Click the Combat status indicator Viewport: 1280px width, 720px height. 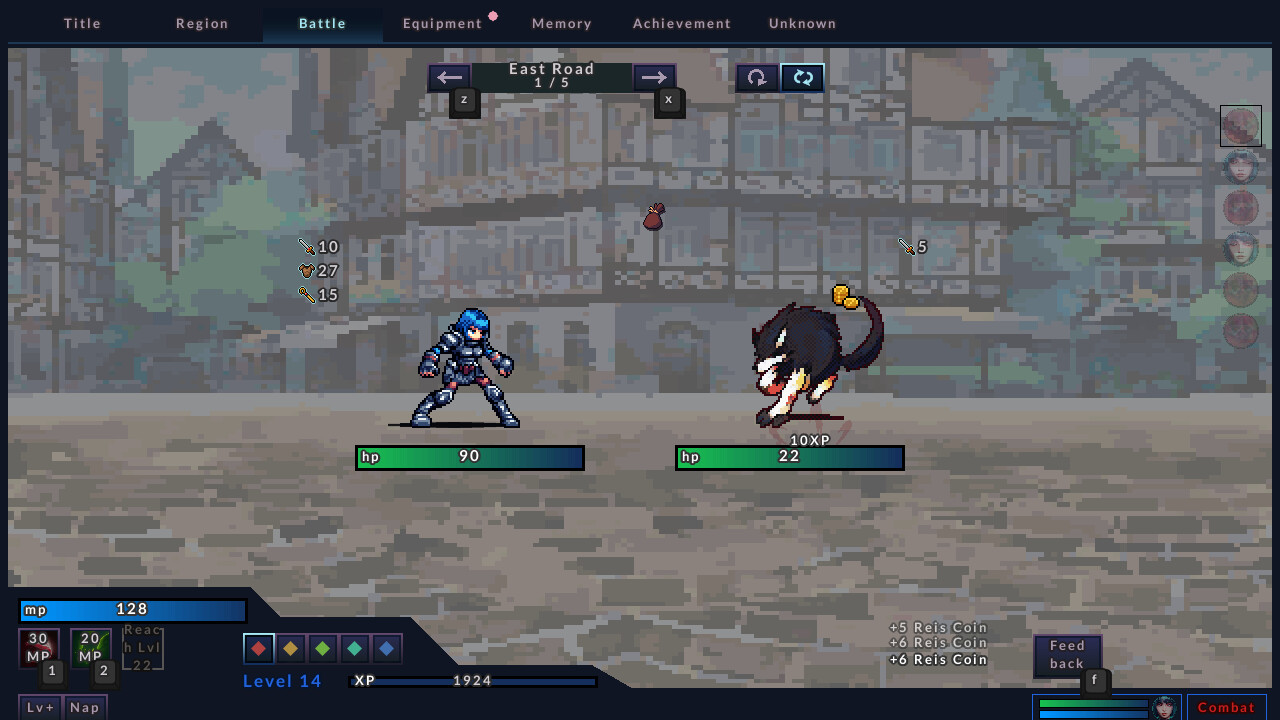[x=1227, y=707]
